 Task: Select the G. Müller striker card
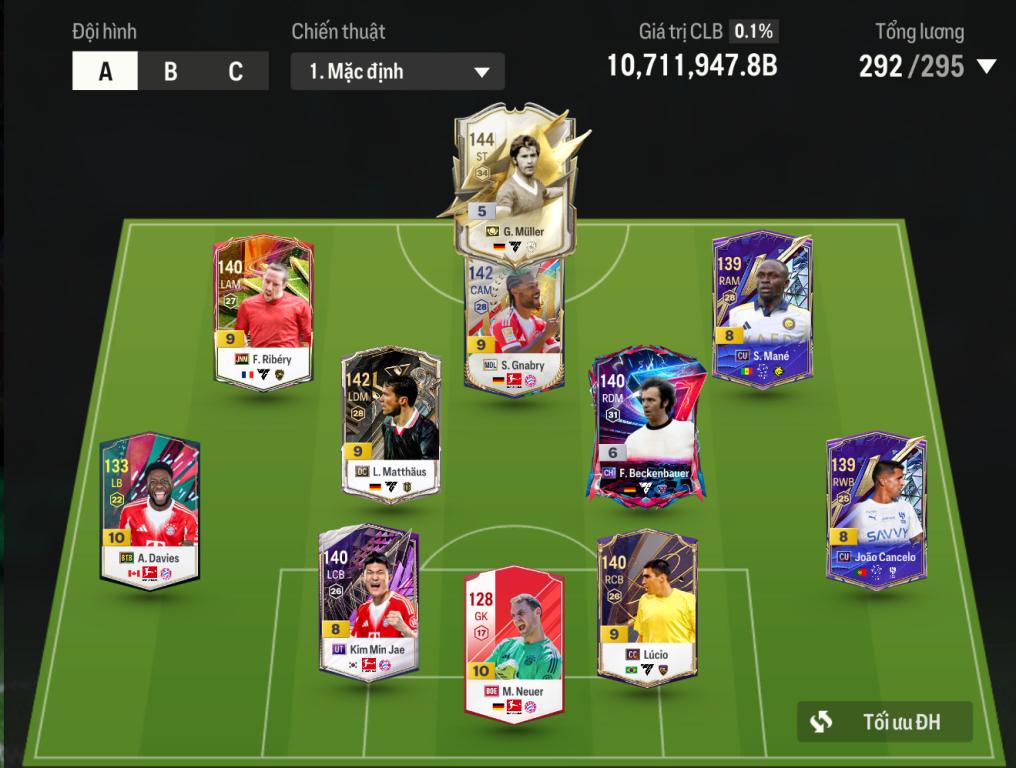(511, 180)
